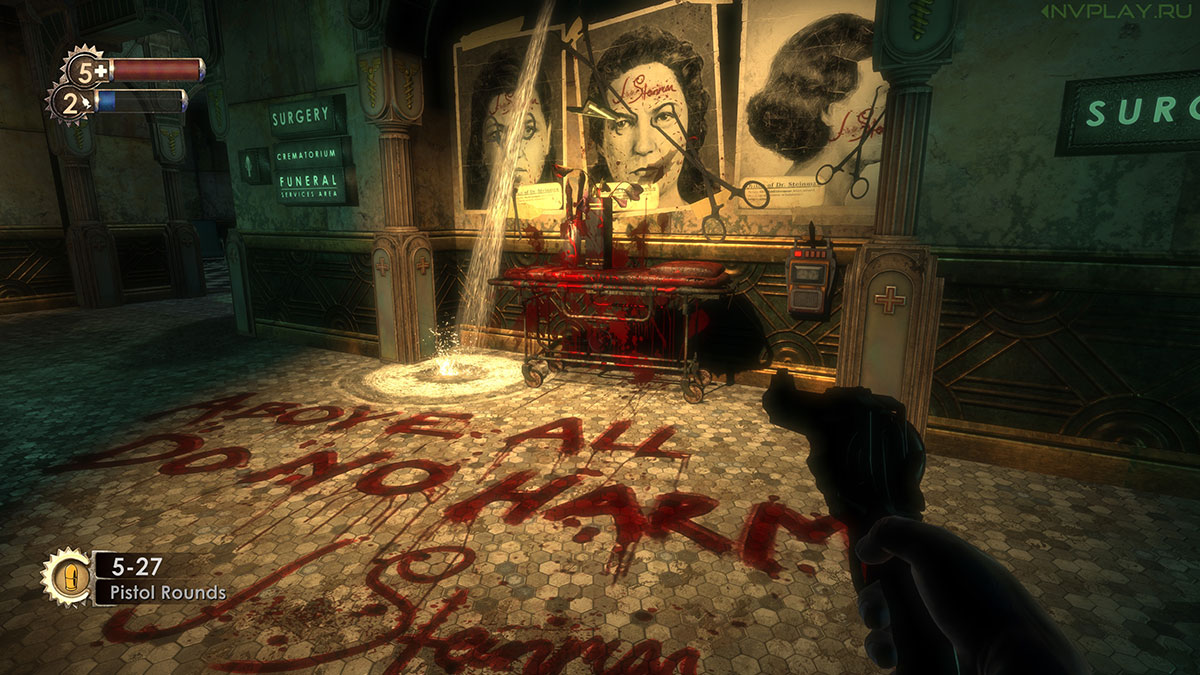This screenshot has width=1200, height=675.
Task: Click the EVE hypo counter gear
Action: click(70, 101)
